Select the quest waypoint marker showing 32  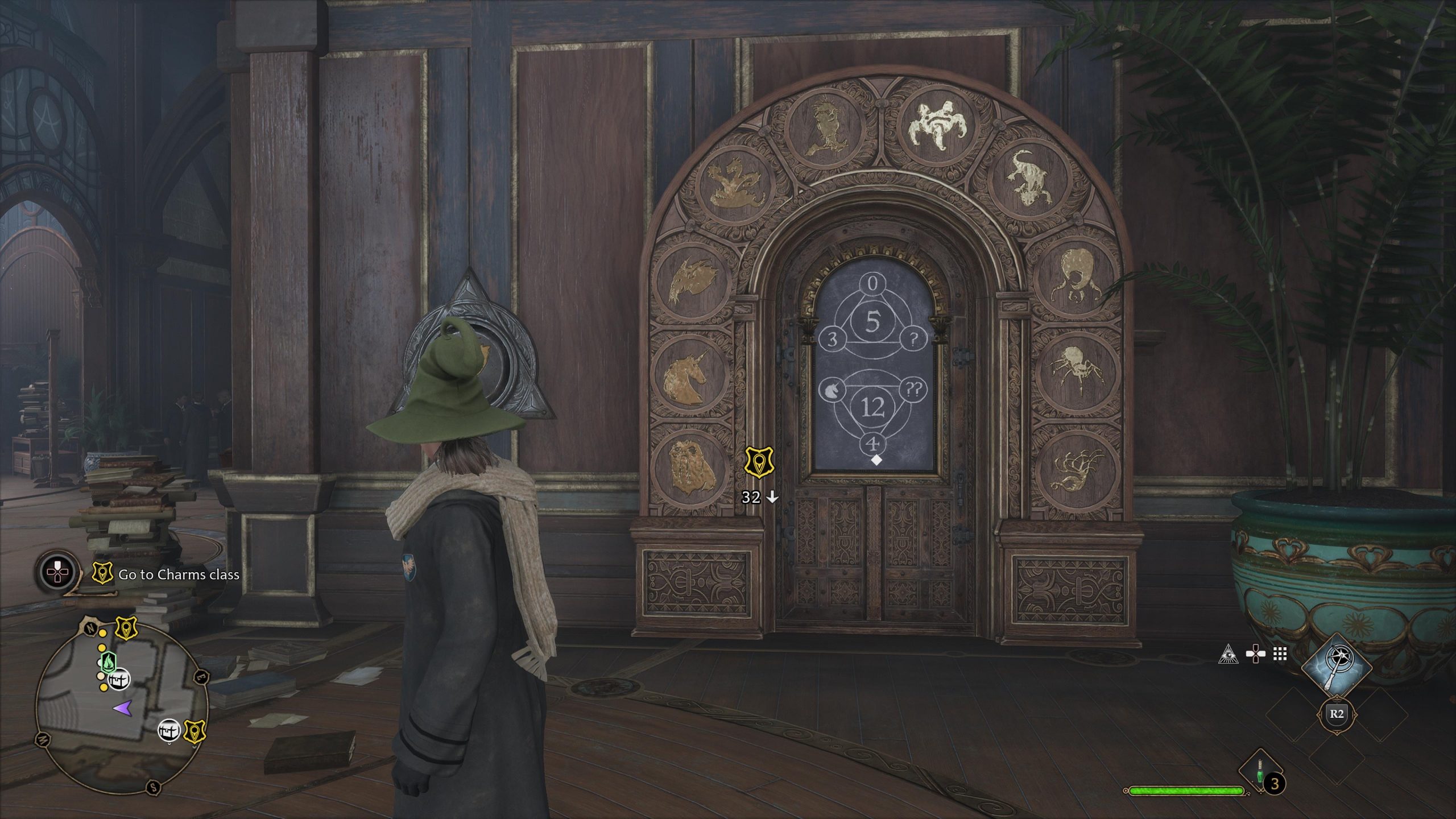tap(759, 462)
